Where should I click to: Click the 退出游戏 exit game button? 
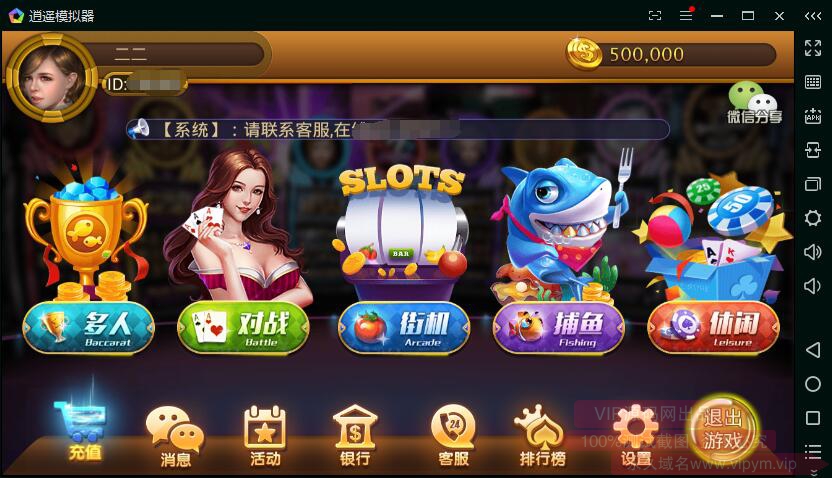coord(723,428)
